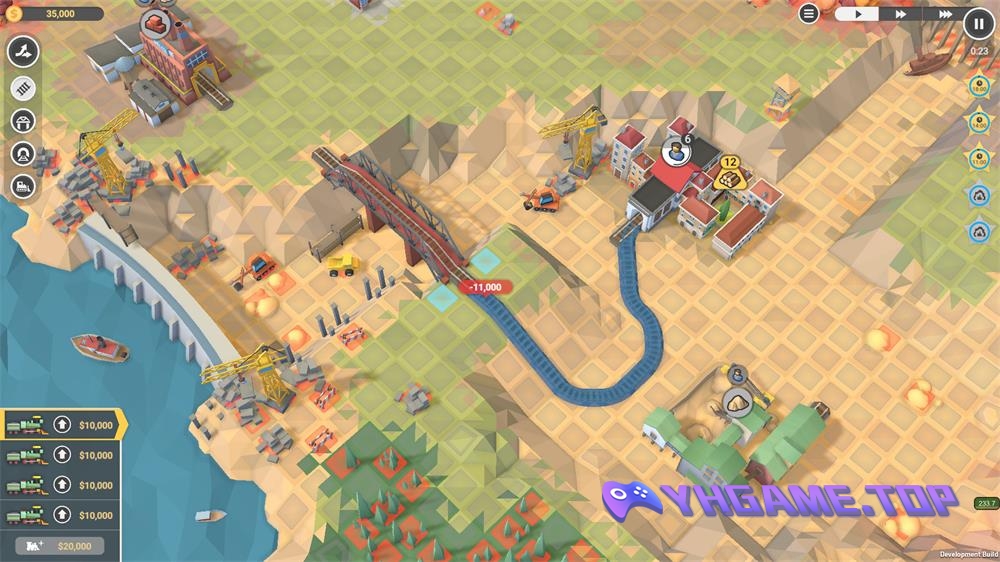
Task: Click the 11:00 time star objective
Action: (979, 158)
